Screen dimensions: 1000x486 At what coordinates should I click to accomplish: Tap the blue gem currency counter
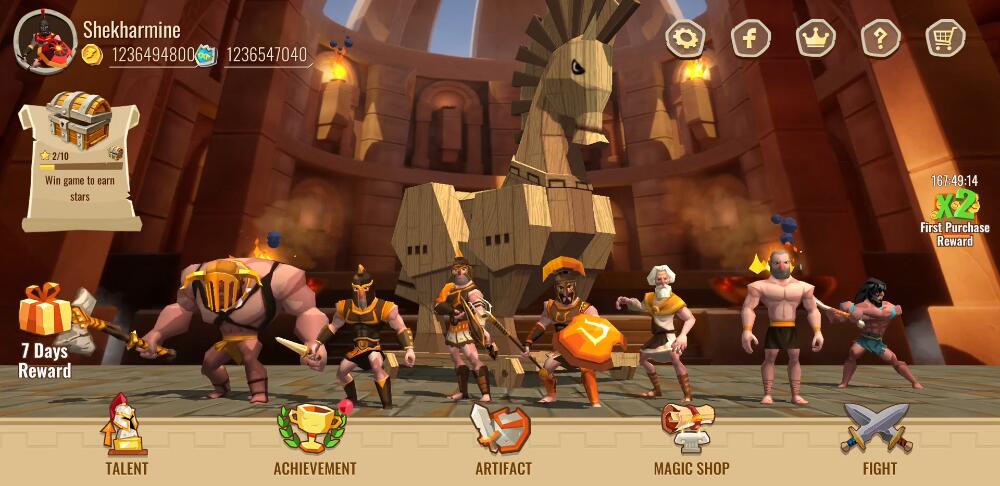[x=255, y=55]
